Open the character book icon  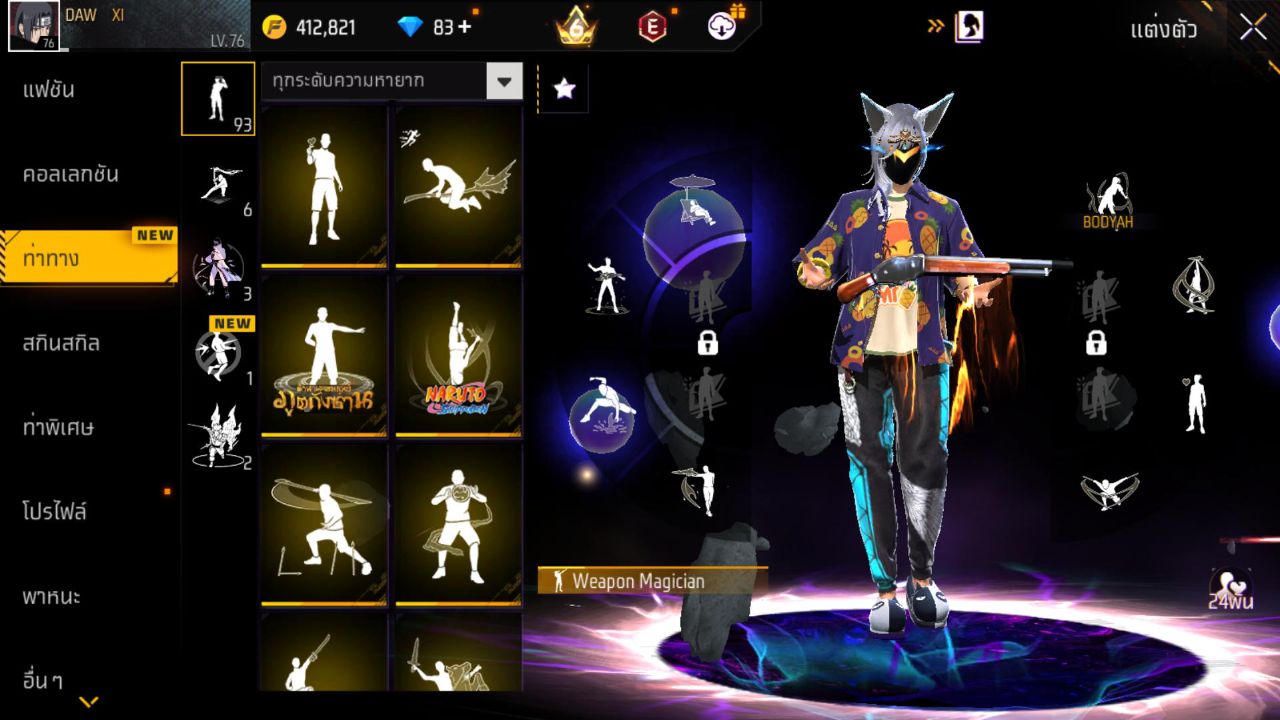coord(968,27)
